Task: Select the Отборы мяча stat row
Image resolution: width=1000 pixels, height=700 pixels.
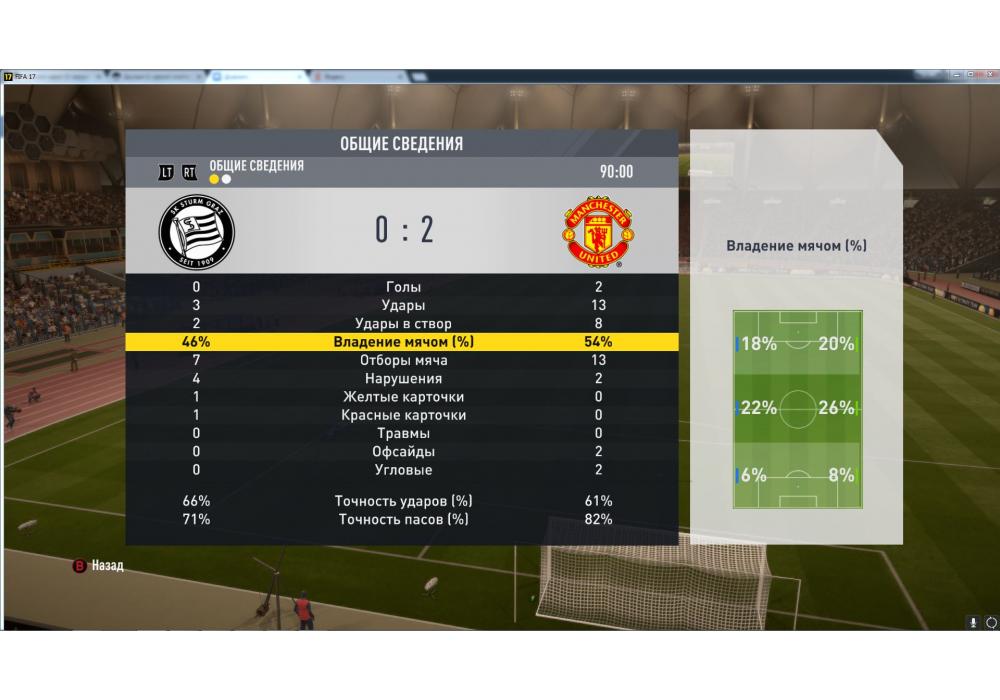Action: coord(403,360)
